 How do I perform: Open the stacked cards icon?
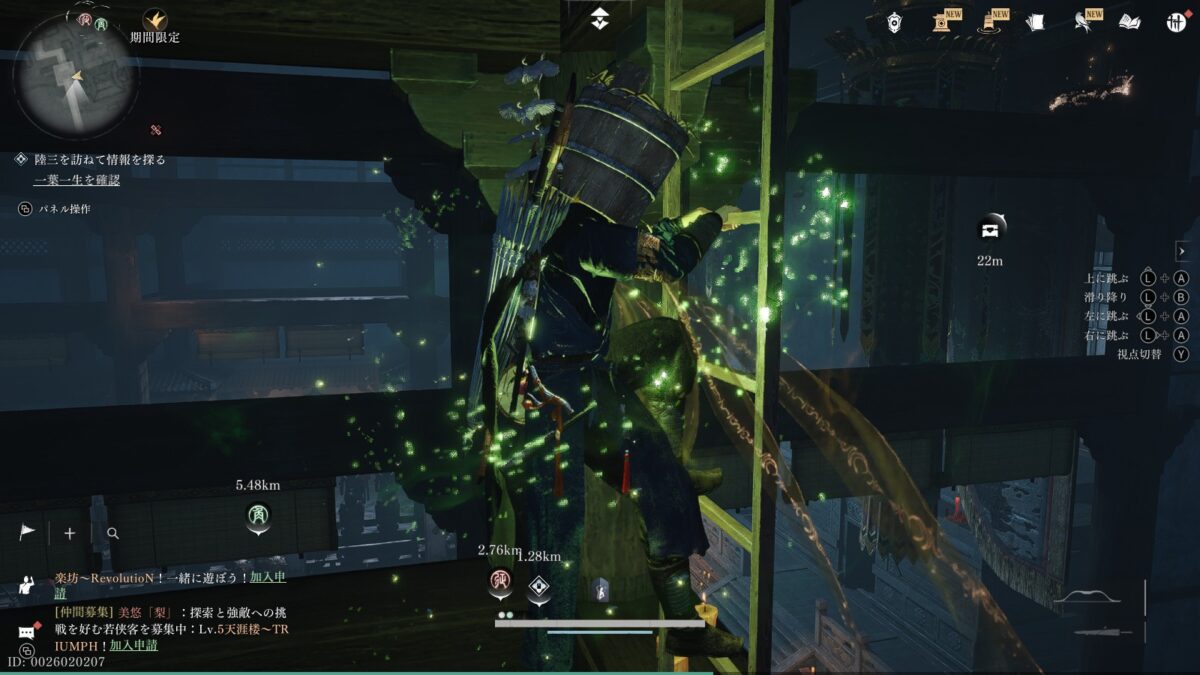point(1035,22)
